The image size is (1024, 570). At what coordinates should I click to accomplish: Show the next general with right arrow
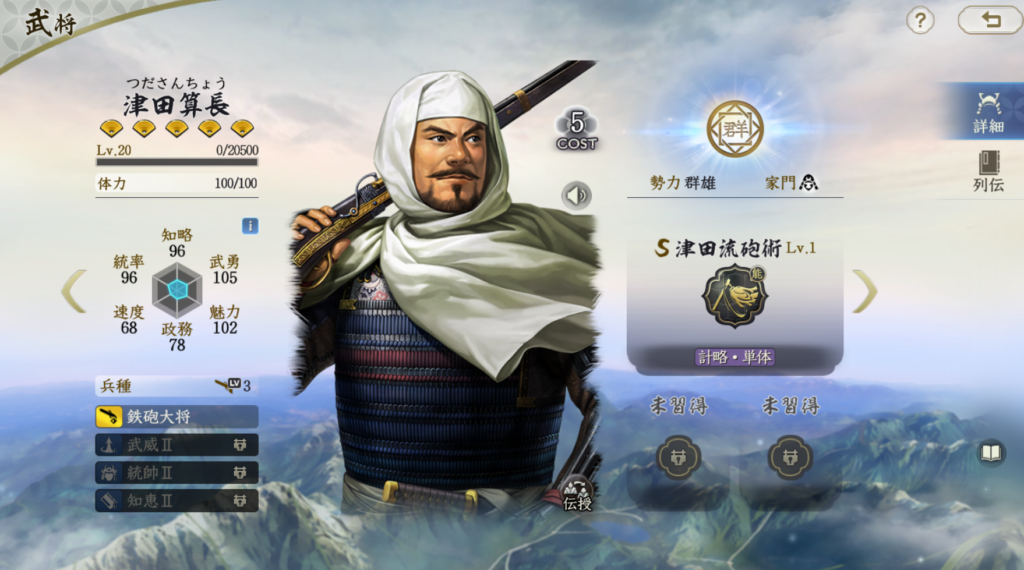pos(864,291)
